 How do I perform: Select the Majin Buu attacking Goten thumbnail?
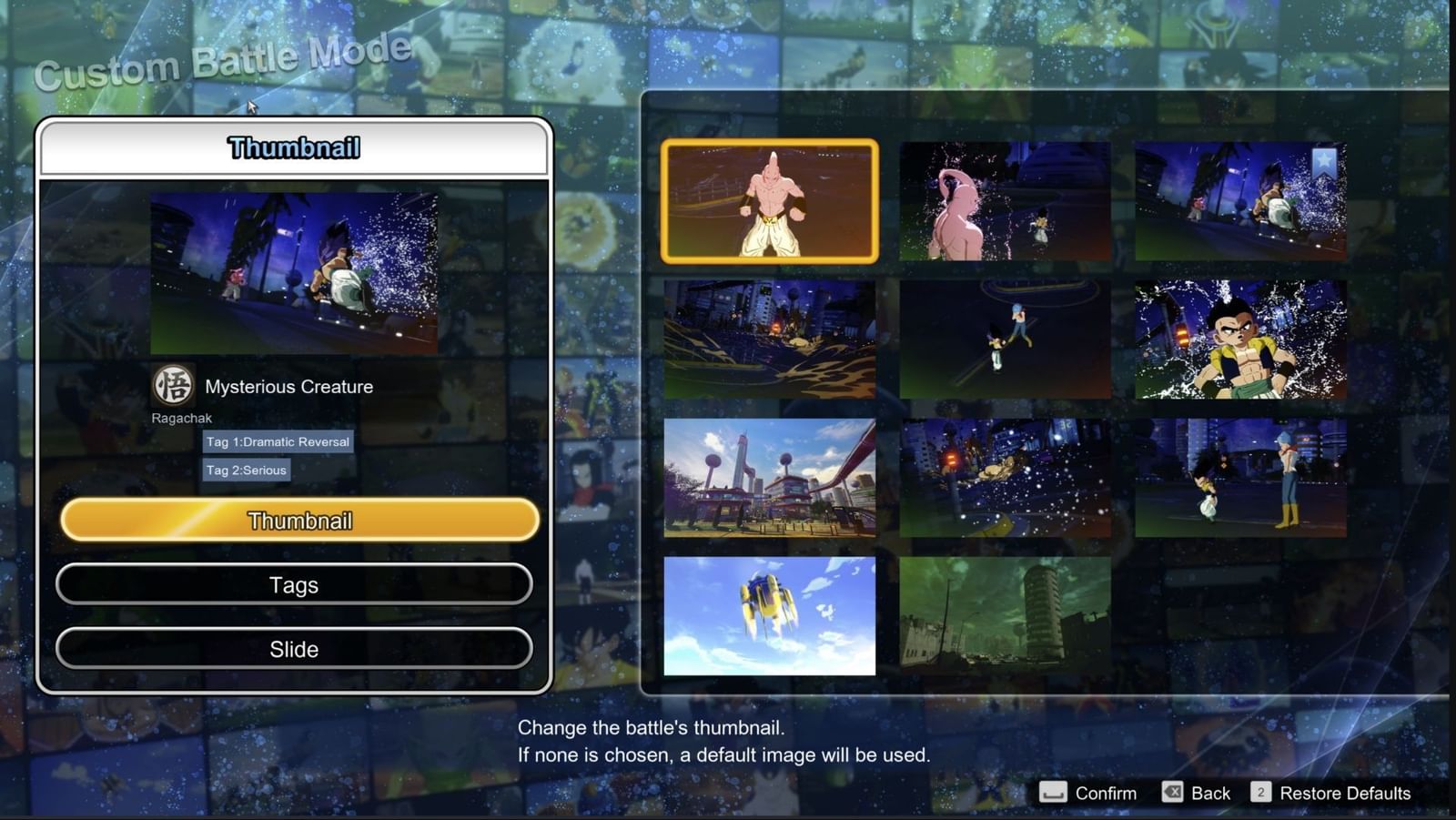point(1004,202)
